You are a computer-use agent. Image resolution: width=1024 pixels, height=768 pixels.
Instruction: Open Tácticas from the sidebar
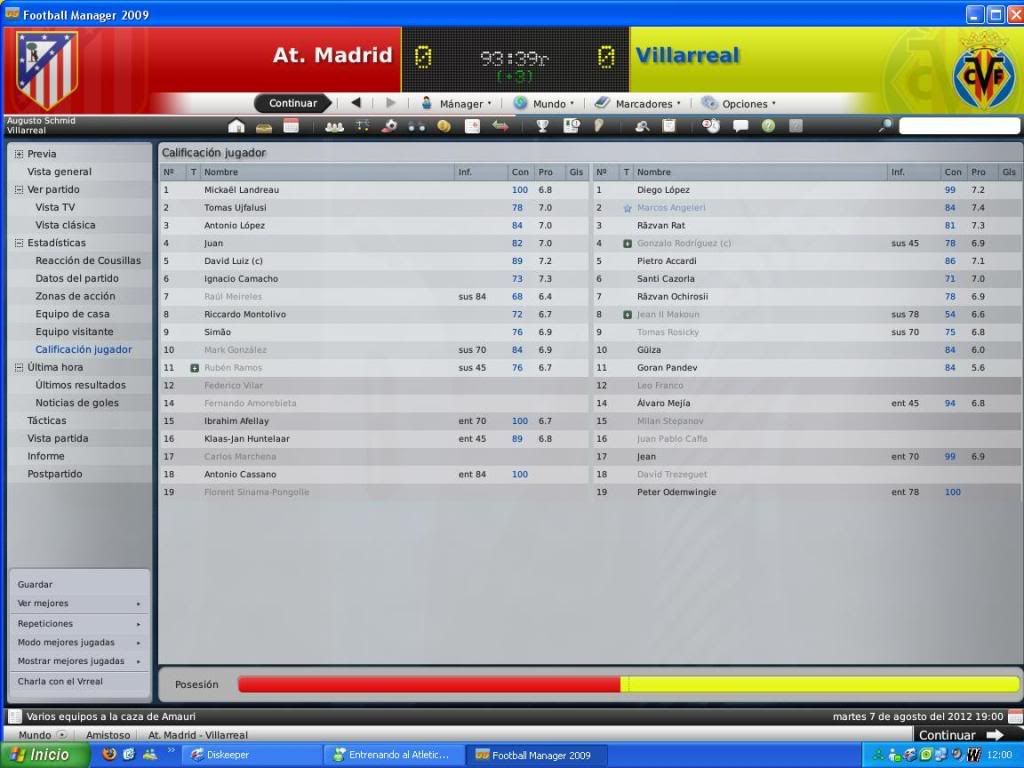coord(47,421)
